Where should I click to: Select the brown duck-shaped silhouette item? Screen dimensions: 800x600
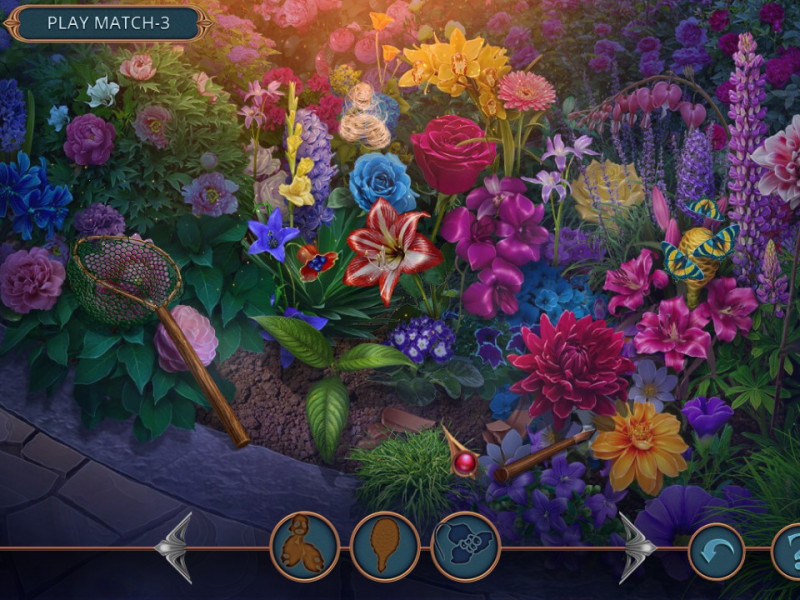point(305,546)
